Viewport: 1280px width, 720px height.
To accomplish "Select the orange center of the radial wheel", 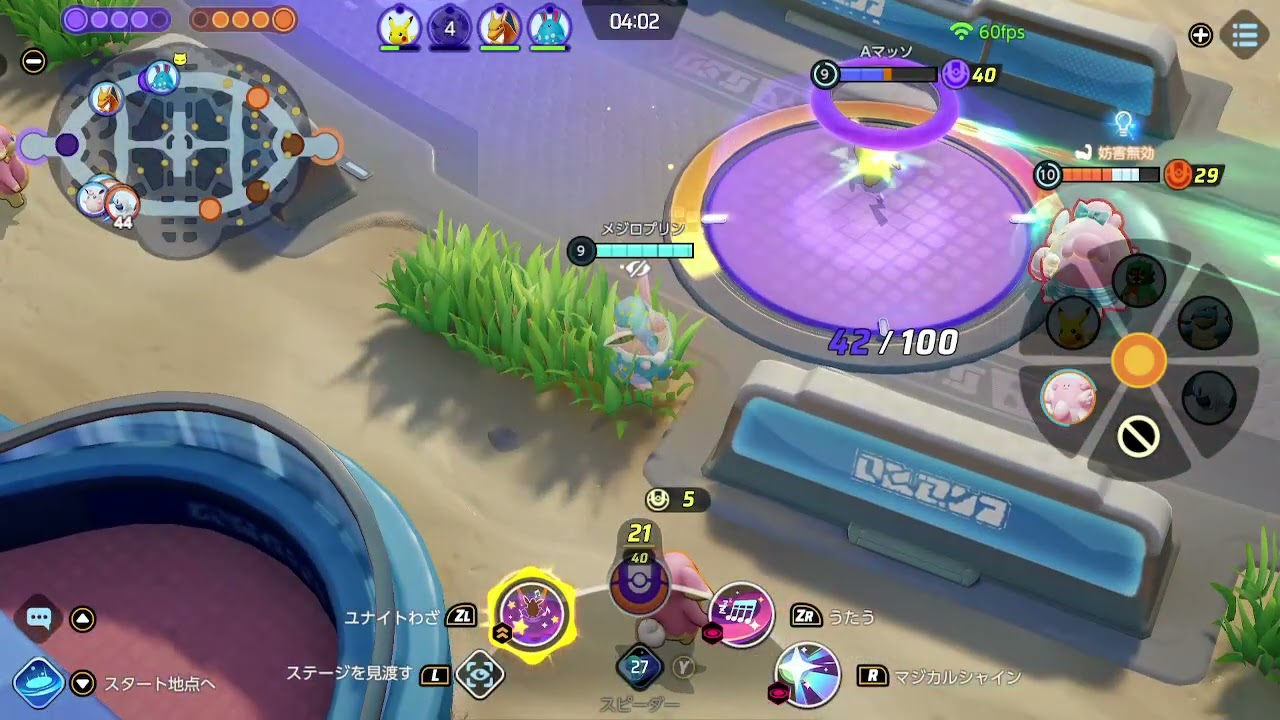I will click(1138, 359).
